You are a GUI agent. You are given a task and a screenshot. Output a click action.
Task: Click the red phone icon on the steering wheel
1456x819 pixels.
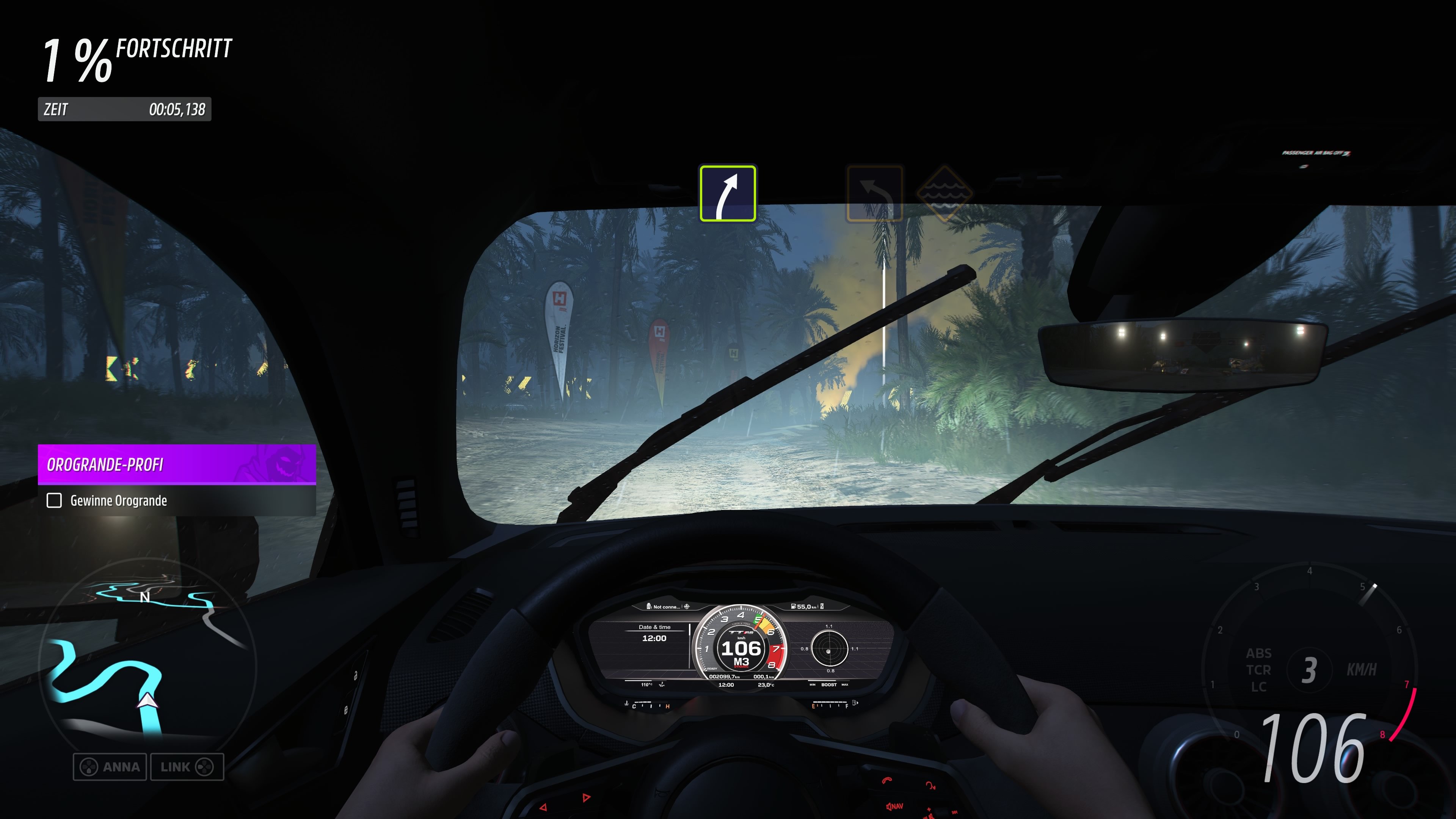887,781
